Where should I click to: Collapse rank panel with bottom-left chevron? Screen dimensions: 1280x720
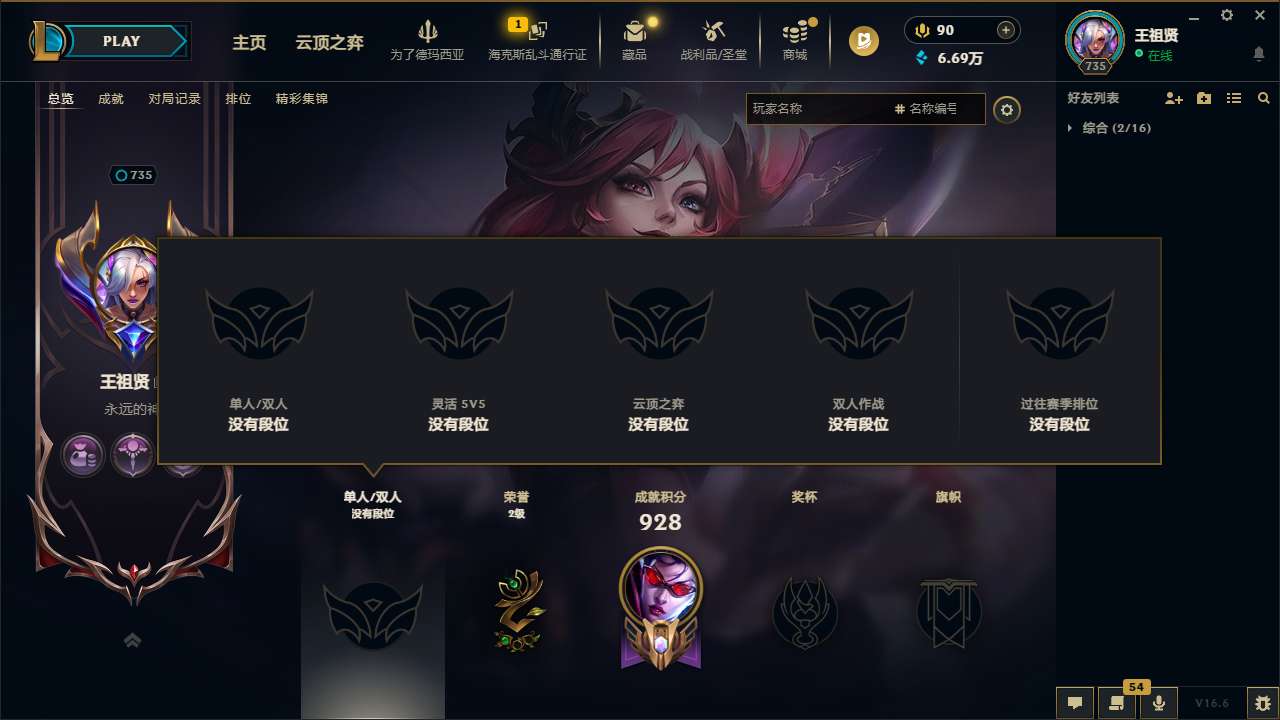[133, 640]
